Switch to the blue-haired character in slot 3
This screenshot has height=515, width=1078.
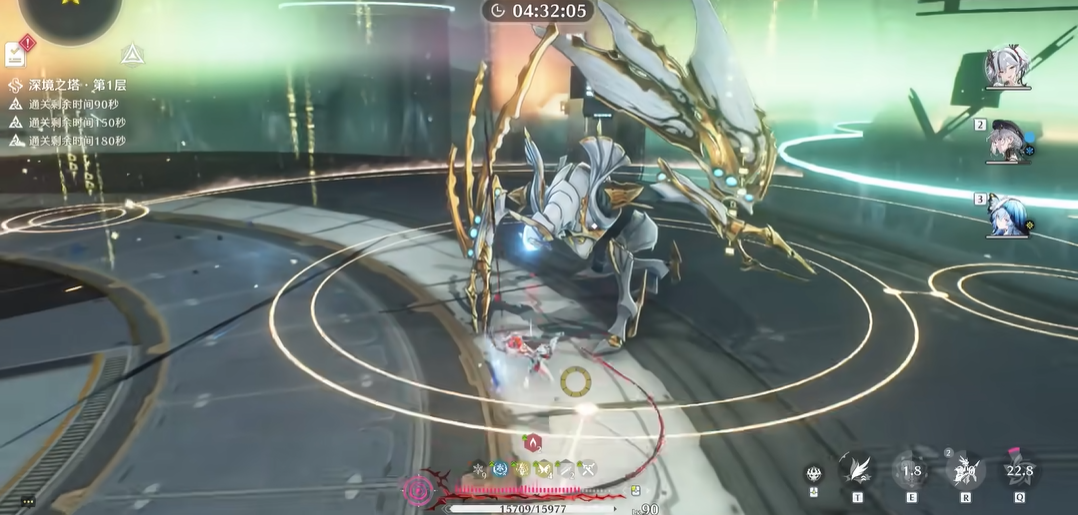click(1005, 217)
